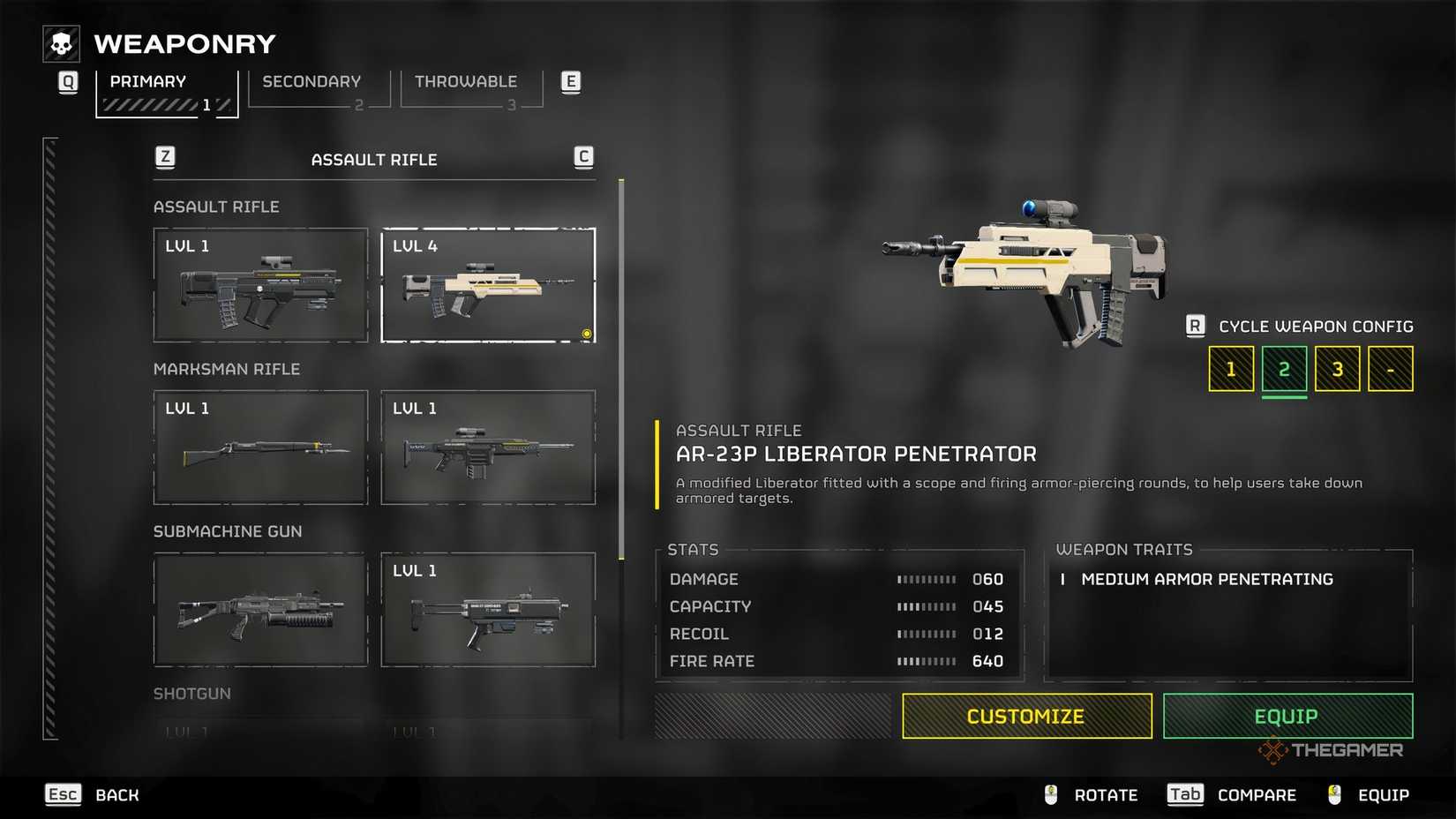Select weapon config 2

tap(1284, 369)
